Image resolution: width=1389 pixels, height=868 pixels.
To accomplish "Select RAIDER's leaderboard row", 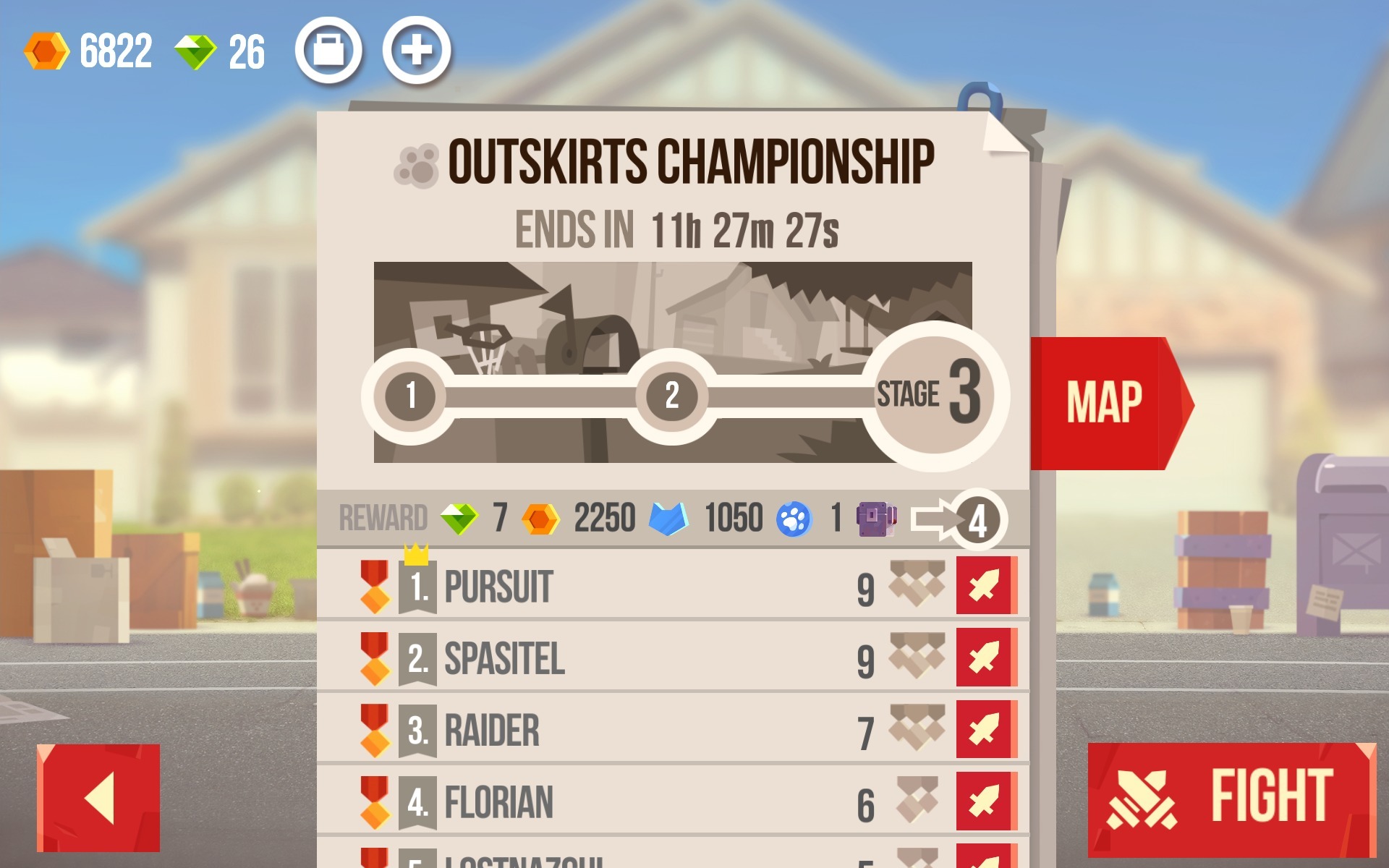I will click(x=615, y=730).
